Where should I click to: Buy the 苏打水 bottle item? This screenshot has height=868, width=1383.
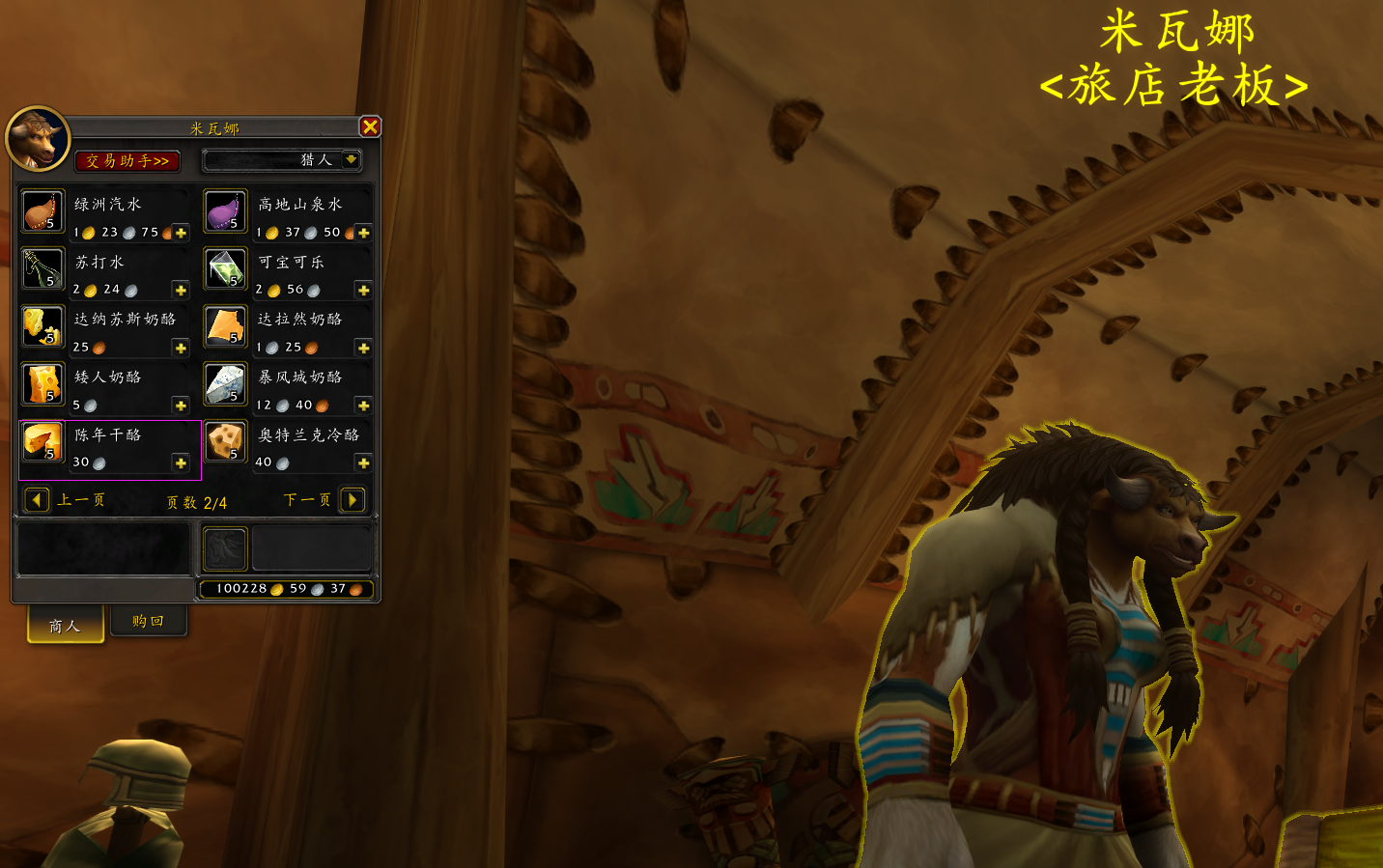(x=42, y=269)
